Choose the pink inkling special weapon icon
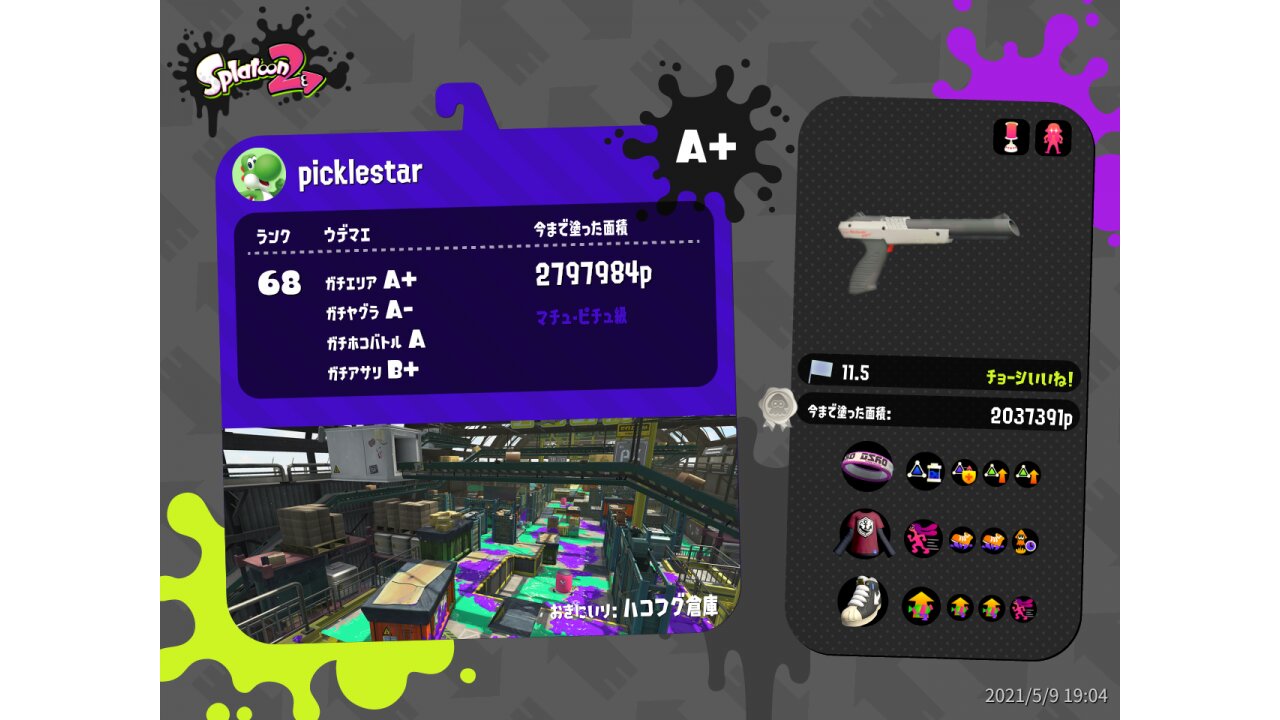This screenshot has height=720, width=1280. 1053,138
